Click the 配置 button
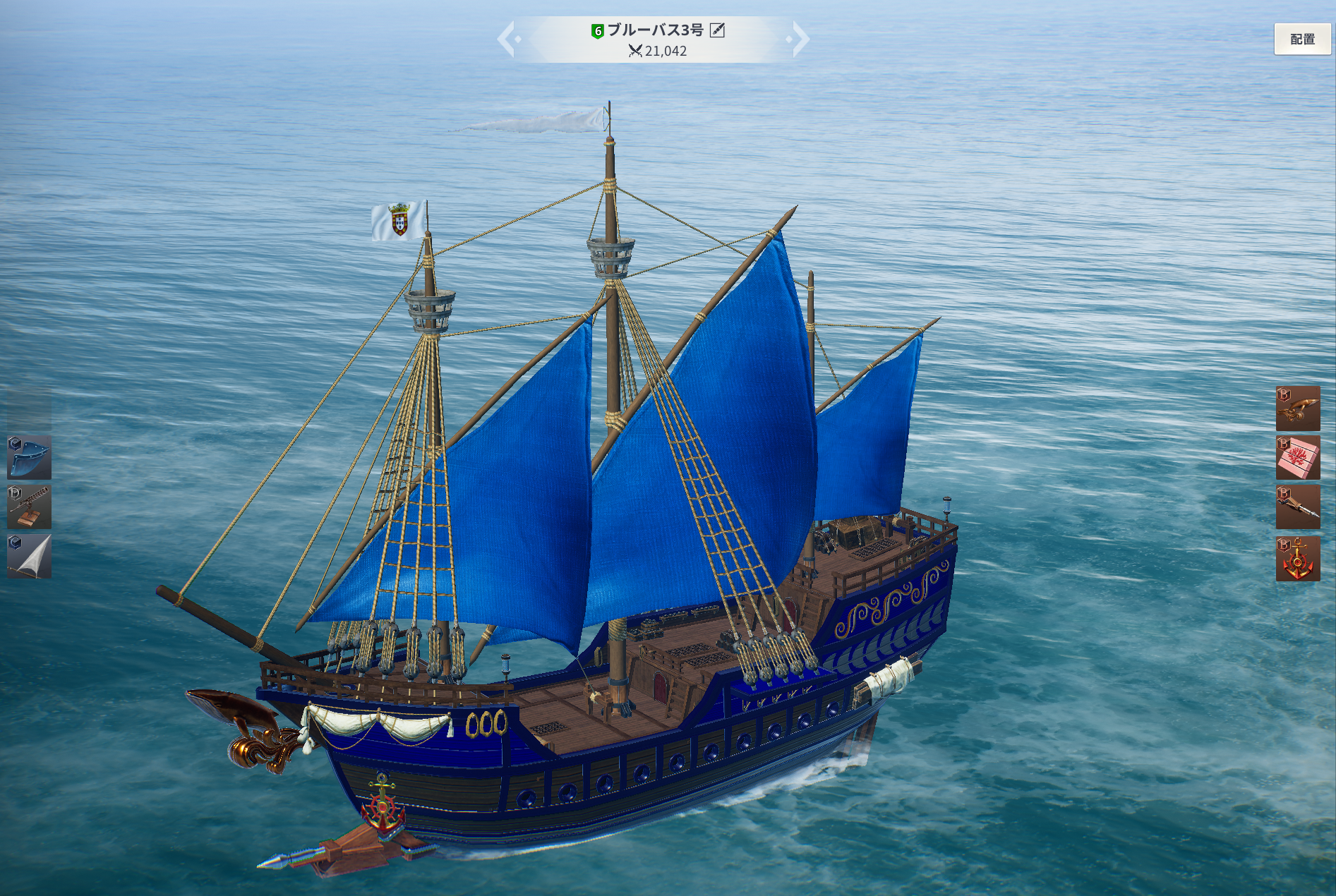The height and width of the screenshot is (896, 1336). pos(1302,40)
